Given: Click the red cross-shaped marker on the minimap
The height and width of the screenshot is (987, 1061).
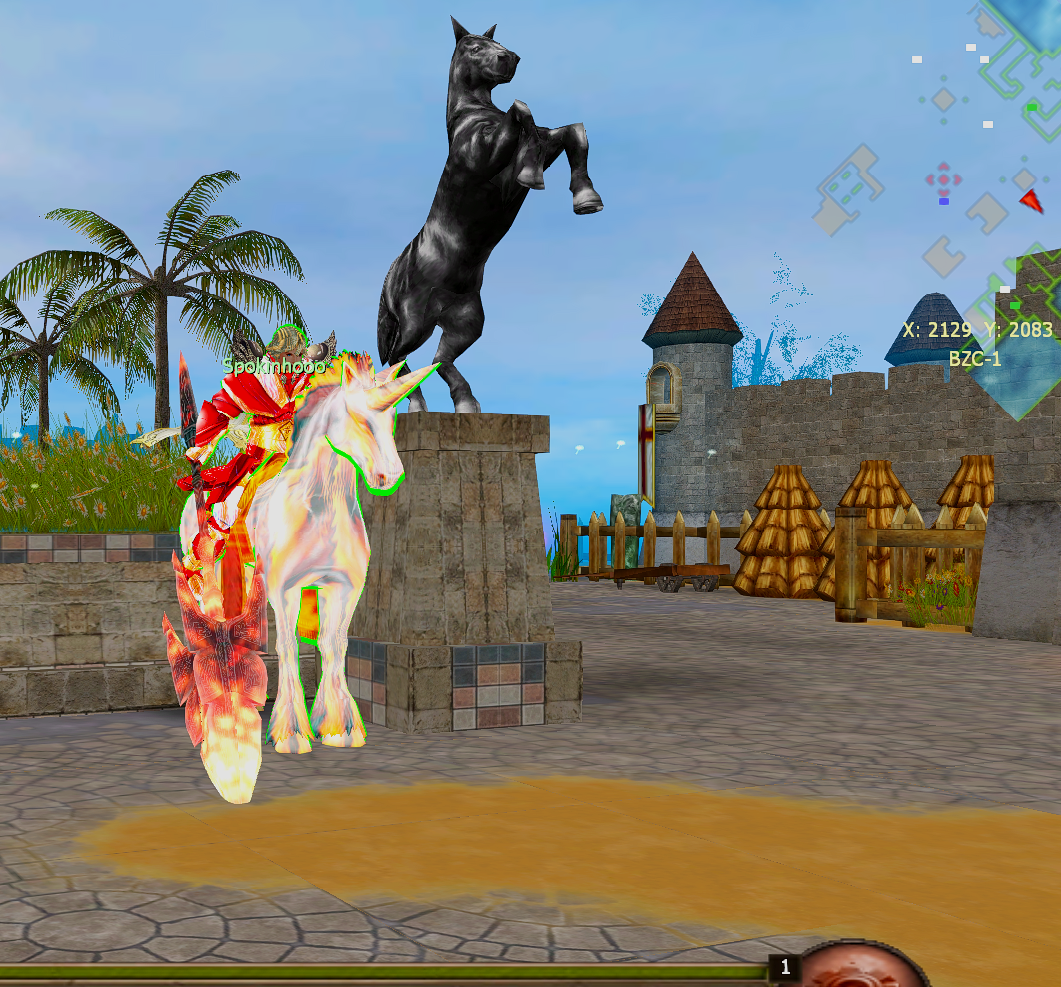Looking at the screenshot, I should tap(943, 180).
